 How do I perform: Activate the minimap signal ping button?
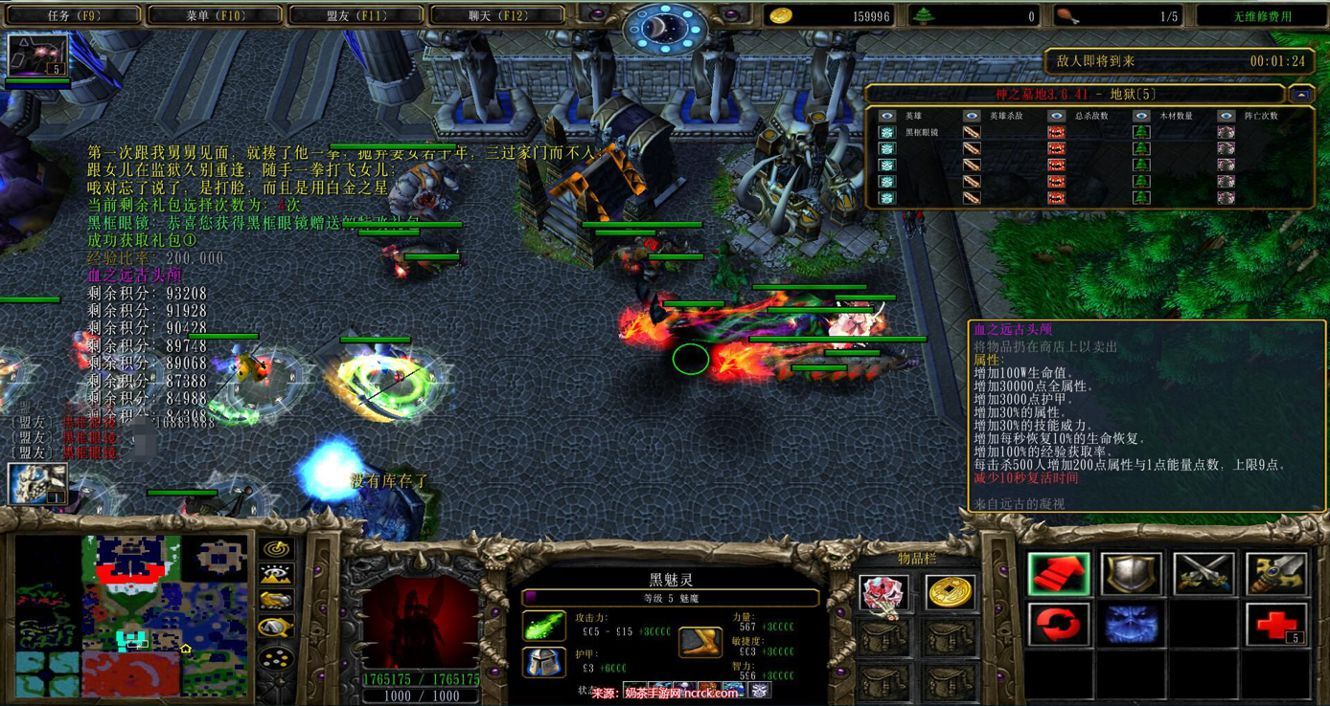pos(275,549)
